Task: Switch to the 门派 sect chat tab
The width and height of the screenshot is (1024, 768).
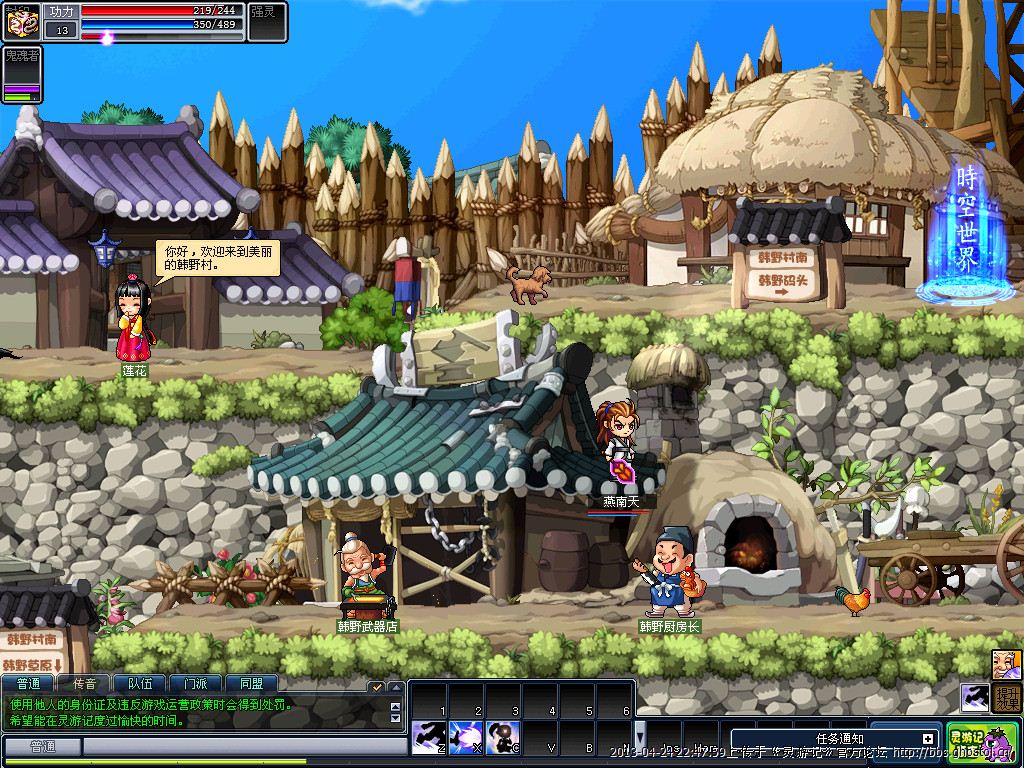Action: click(x=196, y=685)
